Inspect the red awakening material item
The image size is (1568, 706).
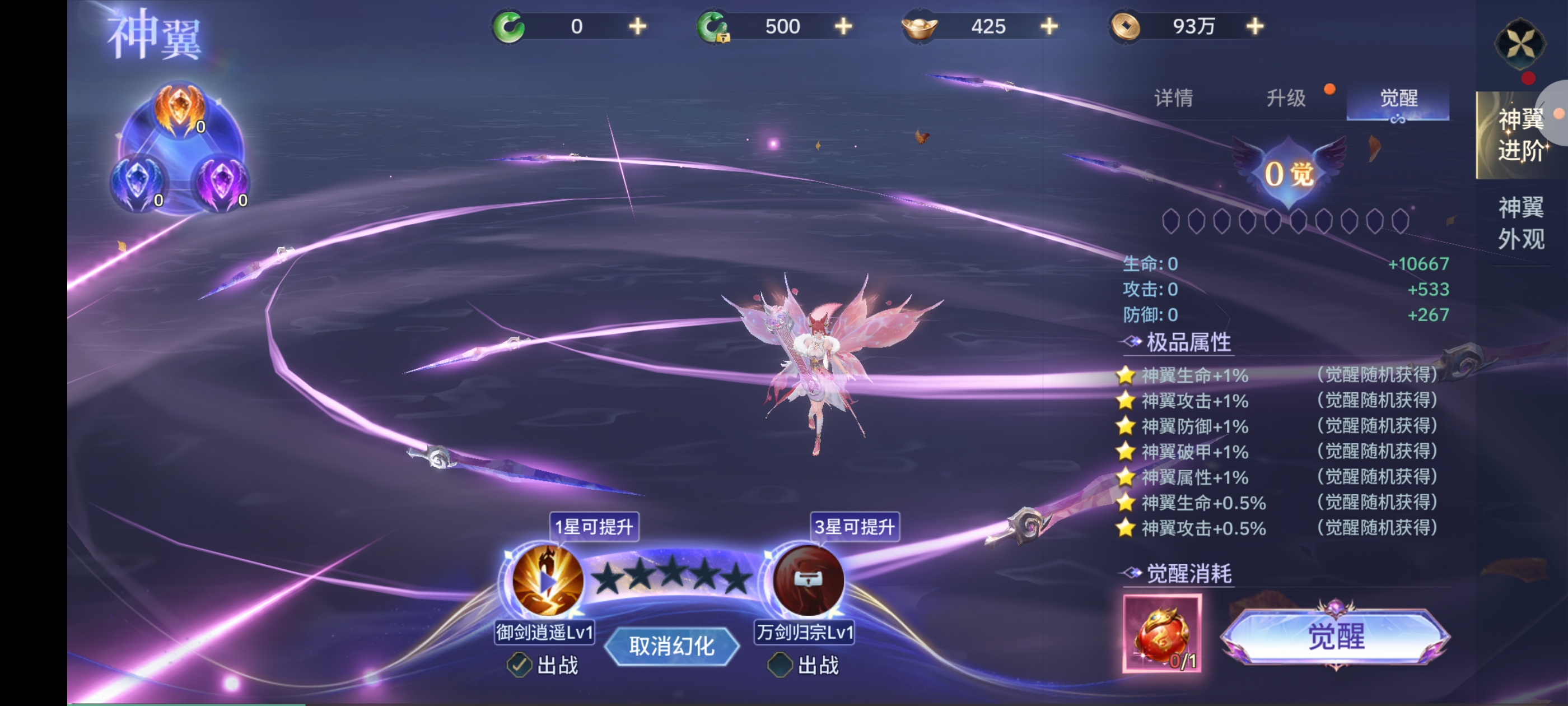tap(1161, 634)
